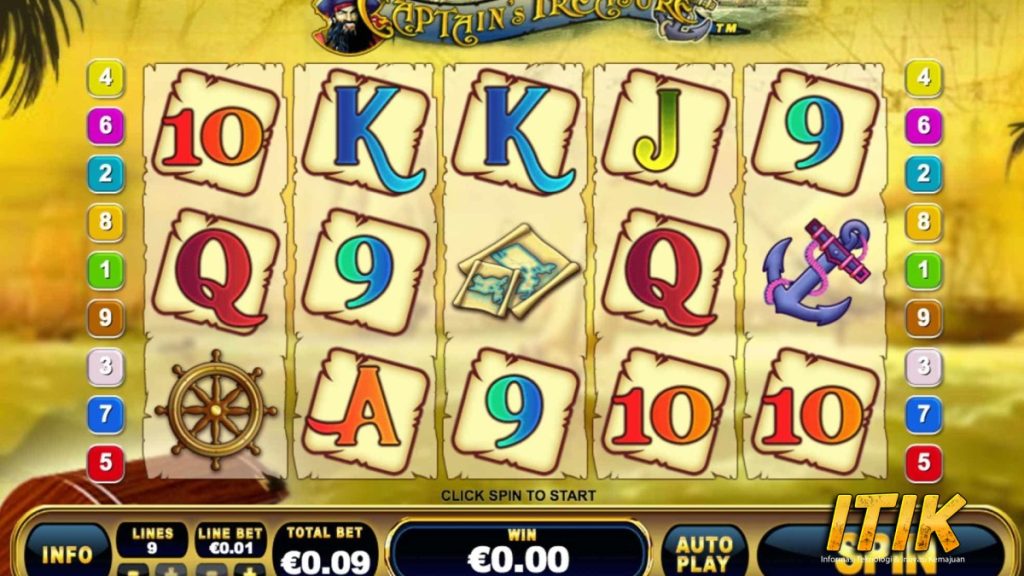Viewport: 1024px width, 576px height.
Task: Activate the AUTO PLAY button
Action: (x=704, y=551)
